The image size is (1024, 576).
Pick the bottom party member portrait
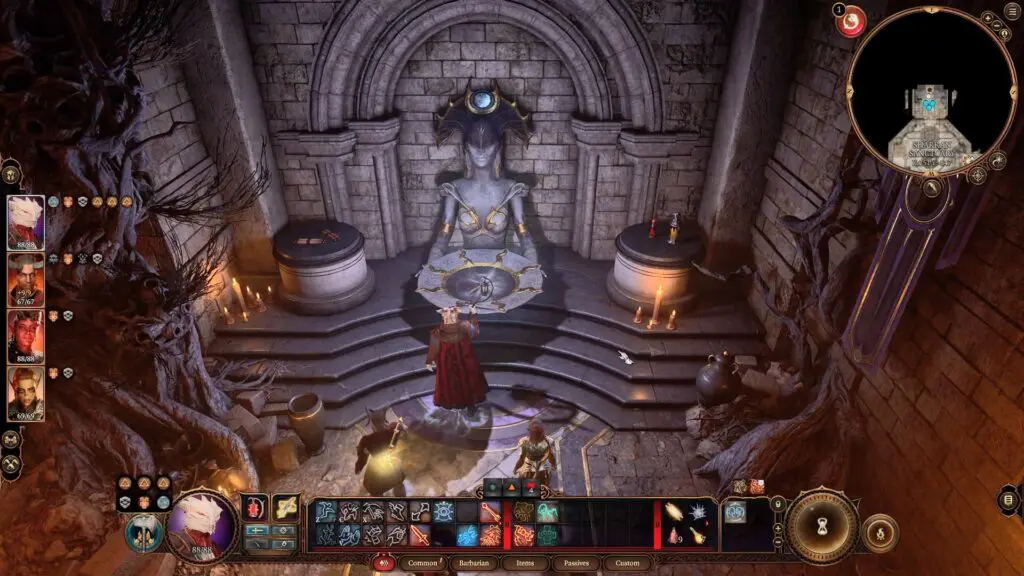25,393
